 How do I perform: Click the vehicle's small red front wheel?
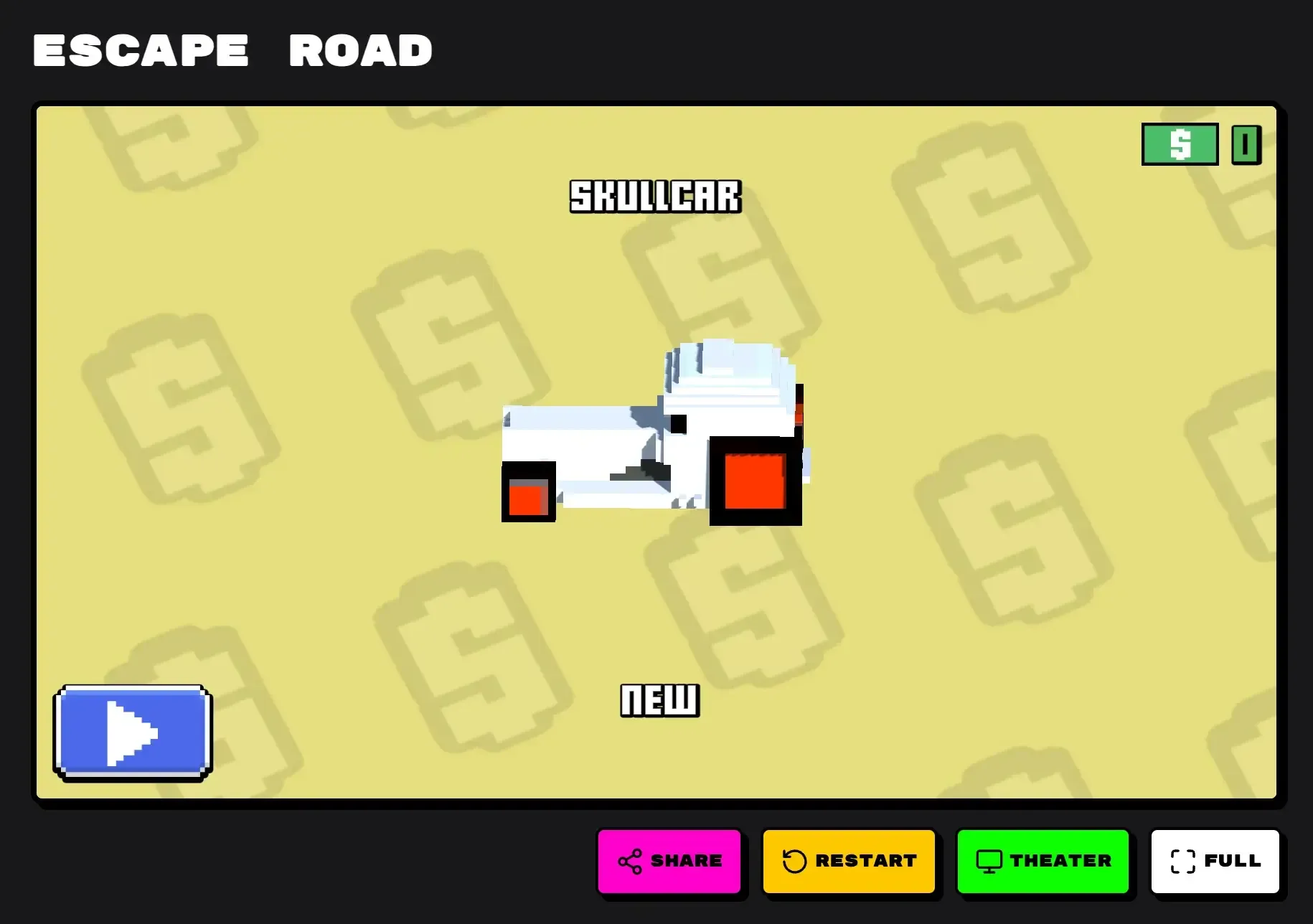click(529, 499)
